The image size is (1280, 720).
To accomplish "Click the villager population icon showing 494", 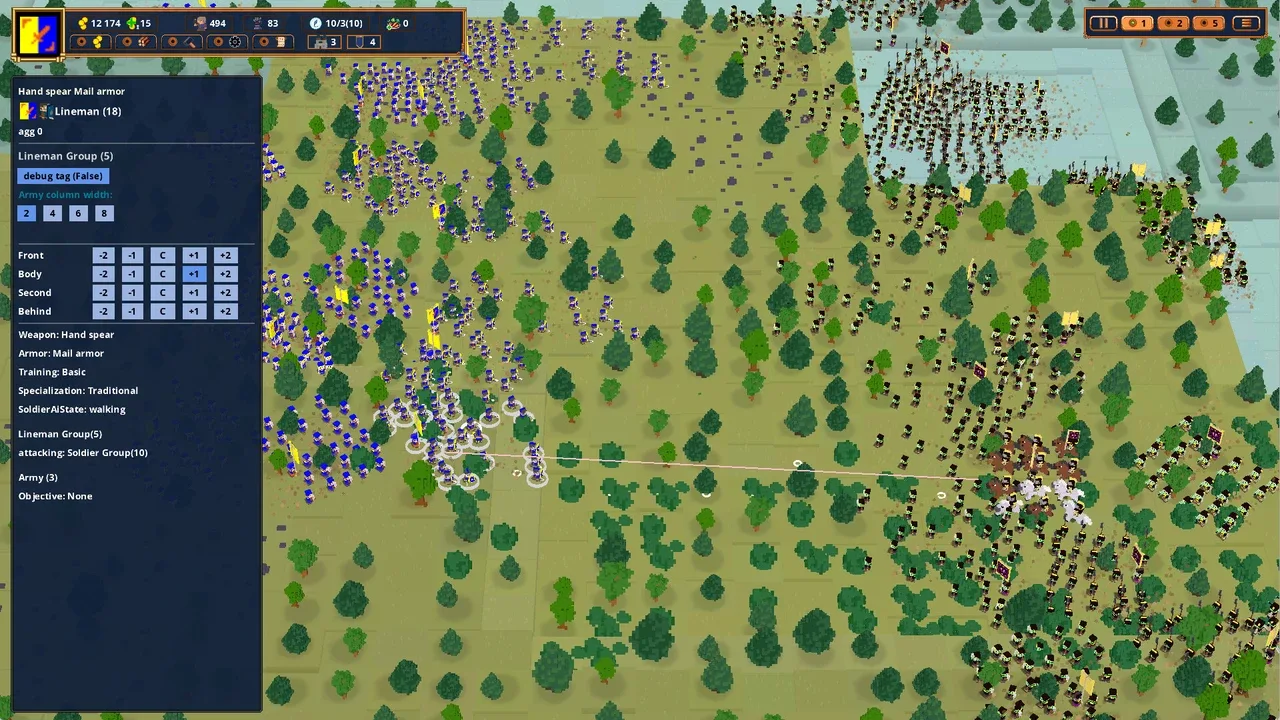I will point(198,23).
